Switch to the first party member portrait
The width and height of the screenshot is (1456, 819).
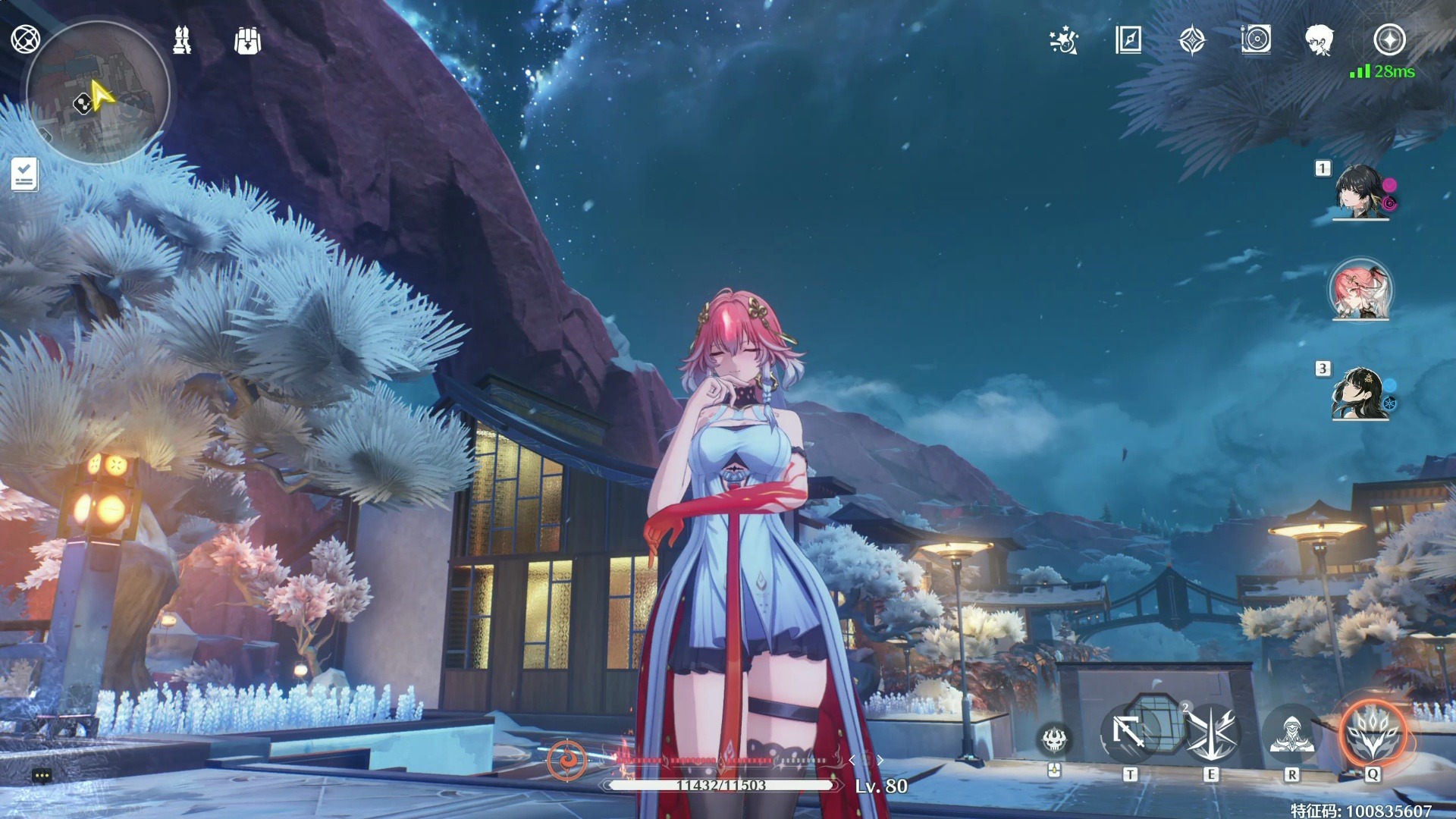[x=1360, y=190]
